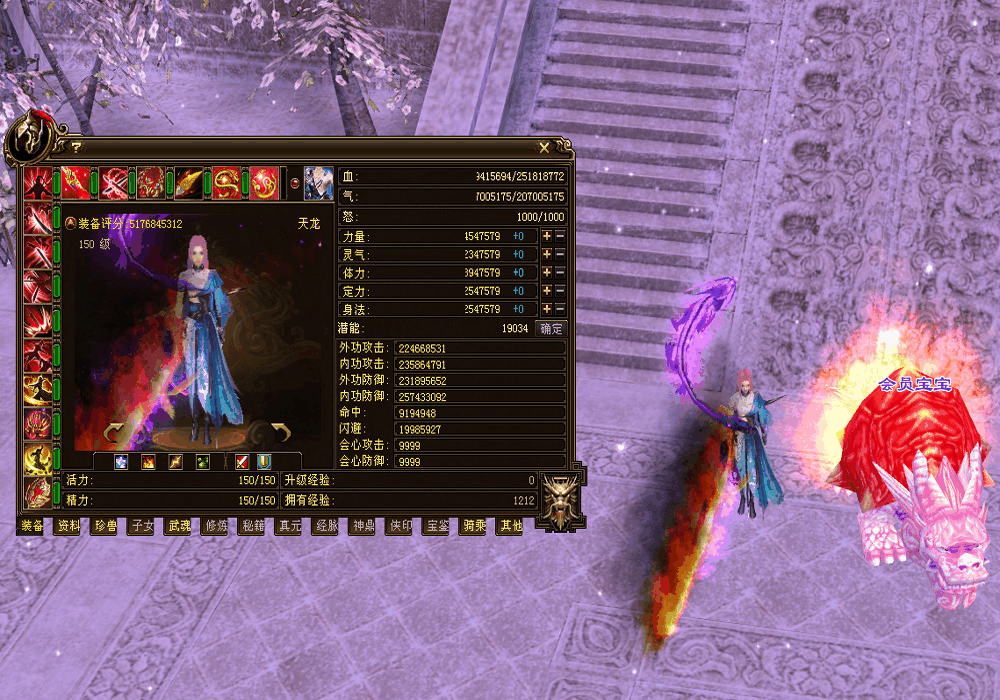Viewport: 1000px width, 700px height.
Task: Select the 武魂 tab
Action: pos(178,526)
